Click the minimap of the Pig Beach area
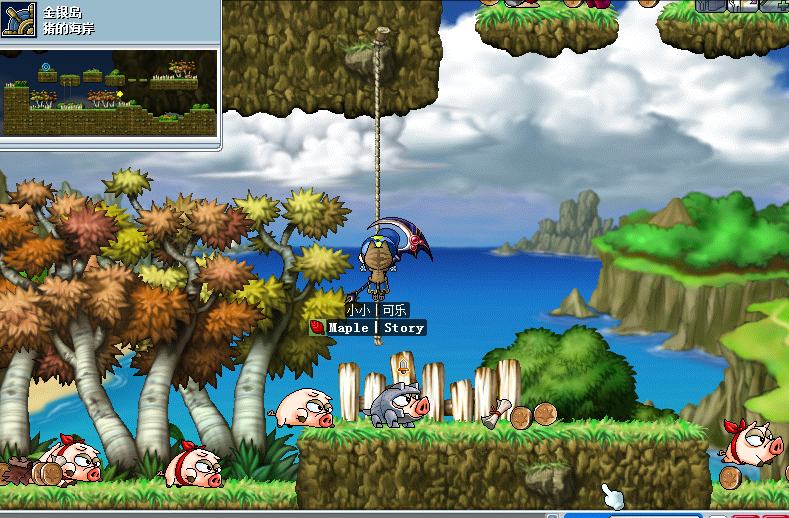This screenshot has width=789, height=518. (109, 93)
